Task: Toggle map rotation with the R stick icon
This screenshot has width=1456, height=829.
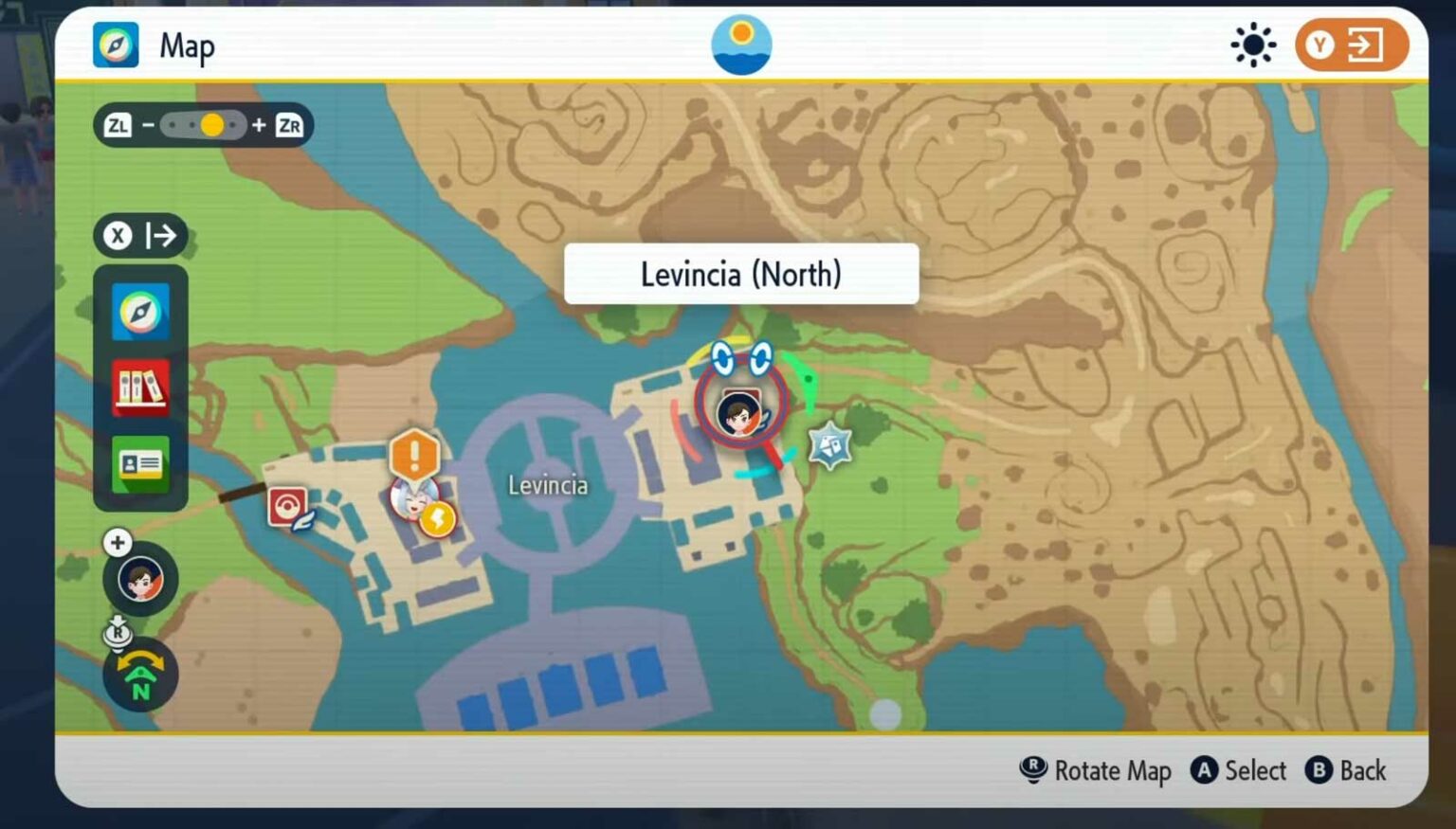Action: pos(118,633)
